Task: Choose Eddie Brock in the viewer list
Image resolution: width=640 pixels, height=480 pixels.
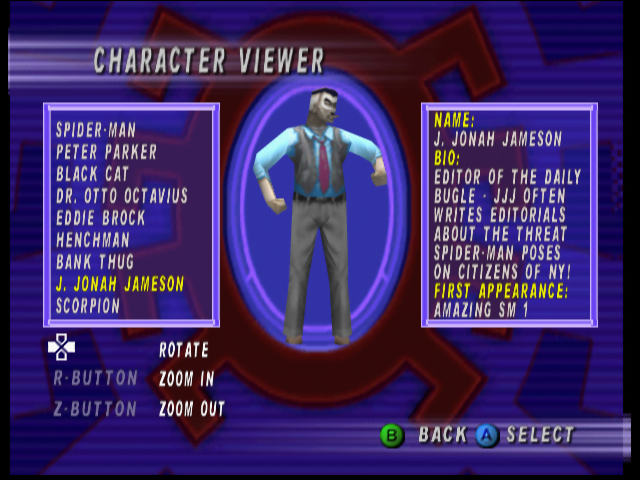Action: click(101, 218)
